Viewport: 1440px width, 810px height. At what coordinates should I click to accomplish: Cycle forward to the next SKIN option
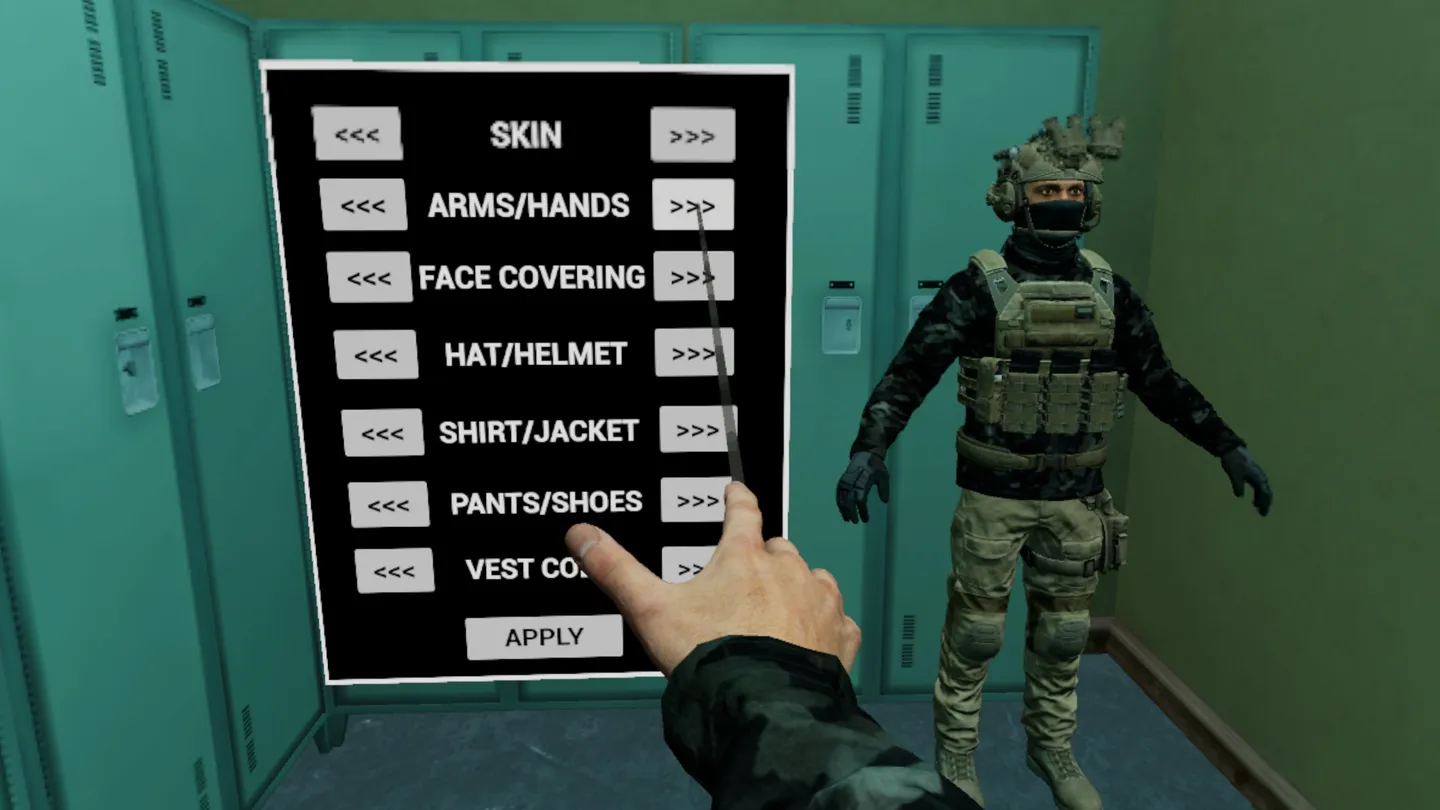(692, 134)
